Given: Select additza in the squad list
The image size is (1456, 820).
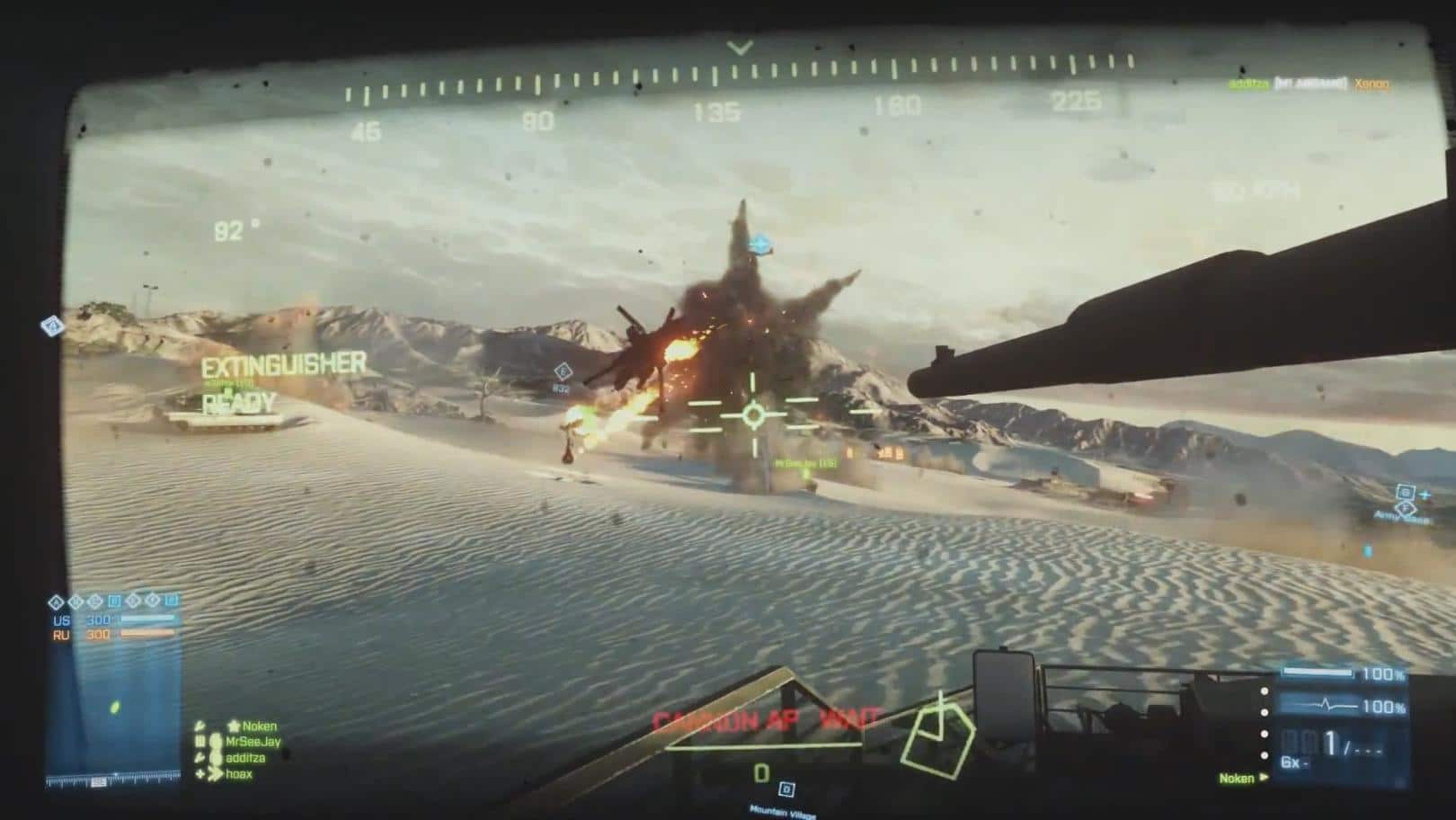Looking at the screenshot, I should 244,758.
